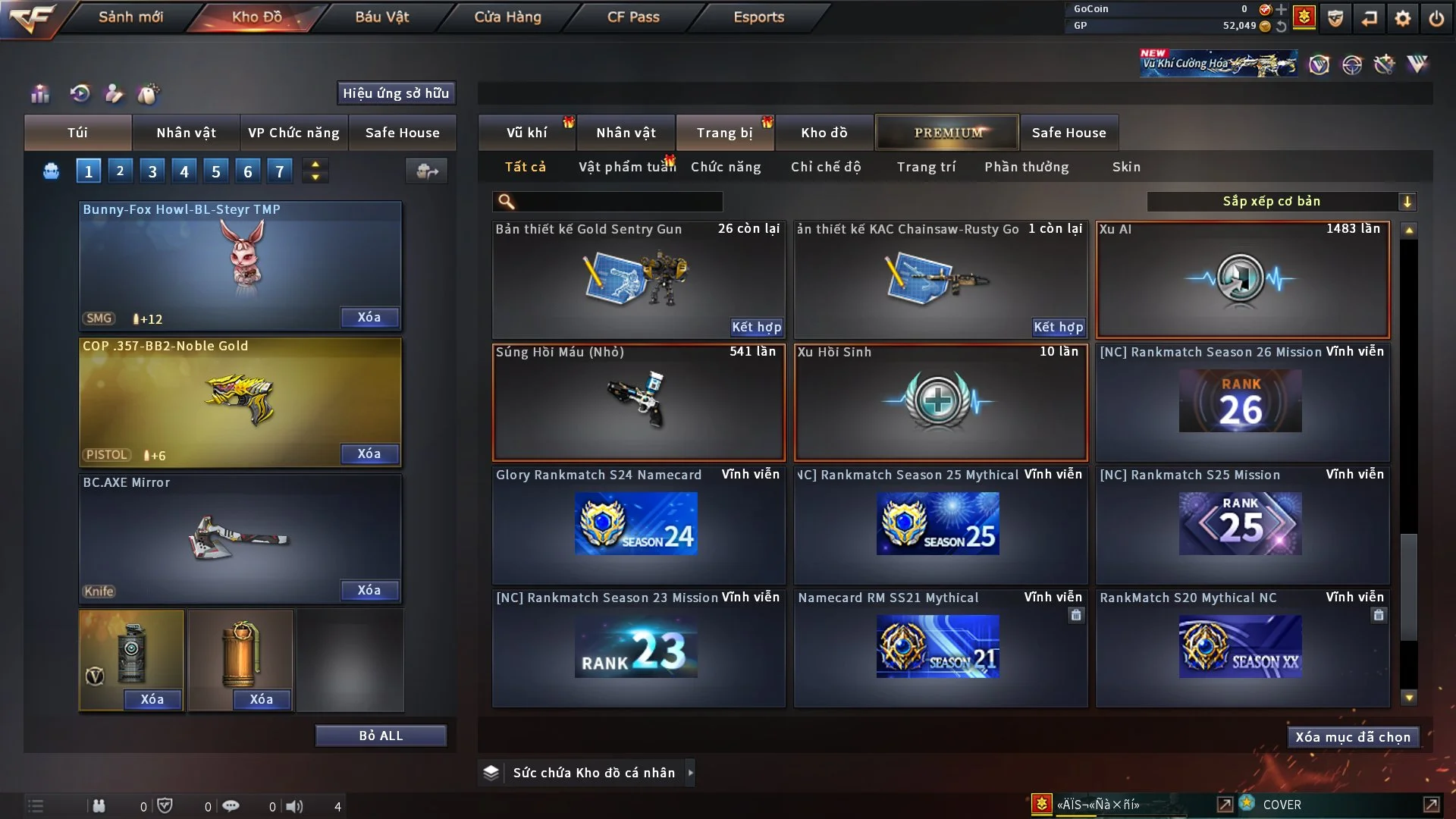Open the Sắp xếp cơ bản sort dropdown
Viewport: 1456px width, 819px height.
tap(1282, 201)
